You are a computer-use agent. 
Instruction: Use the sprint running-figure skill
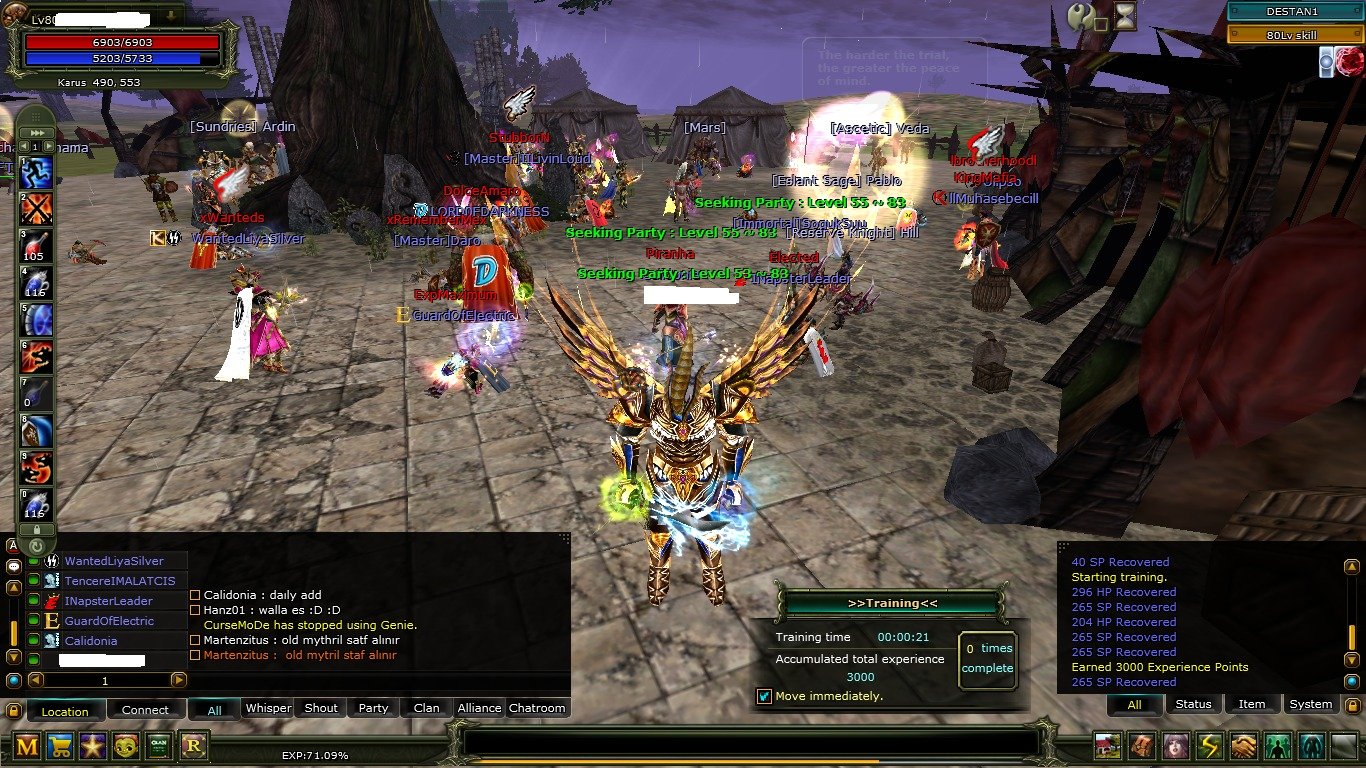pos(36,174)
